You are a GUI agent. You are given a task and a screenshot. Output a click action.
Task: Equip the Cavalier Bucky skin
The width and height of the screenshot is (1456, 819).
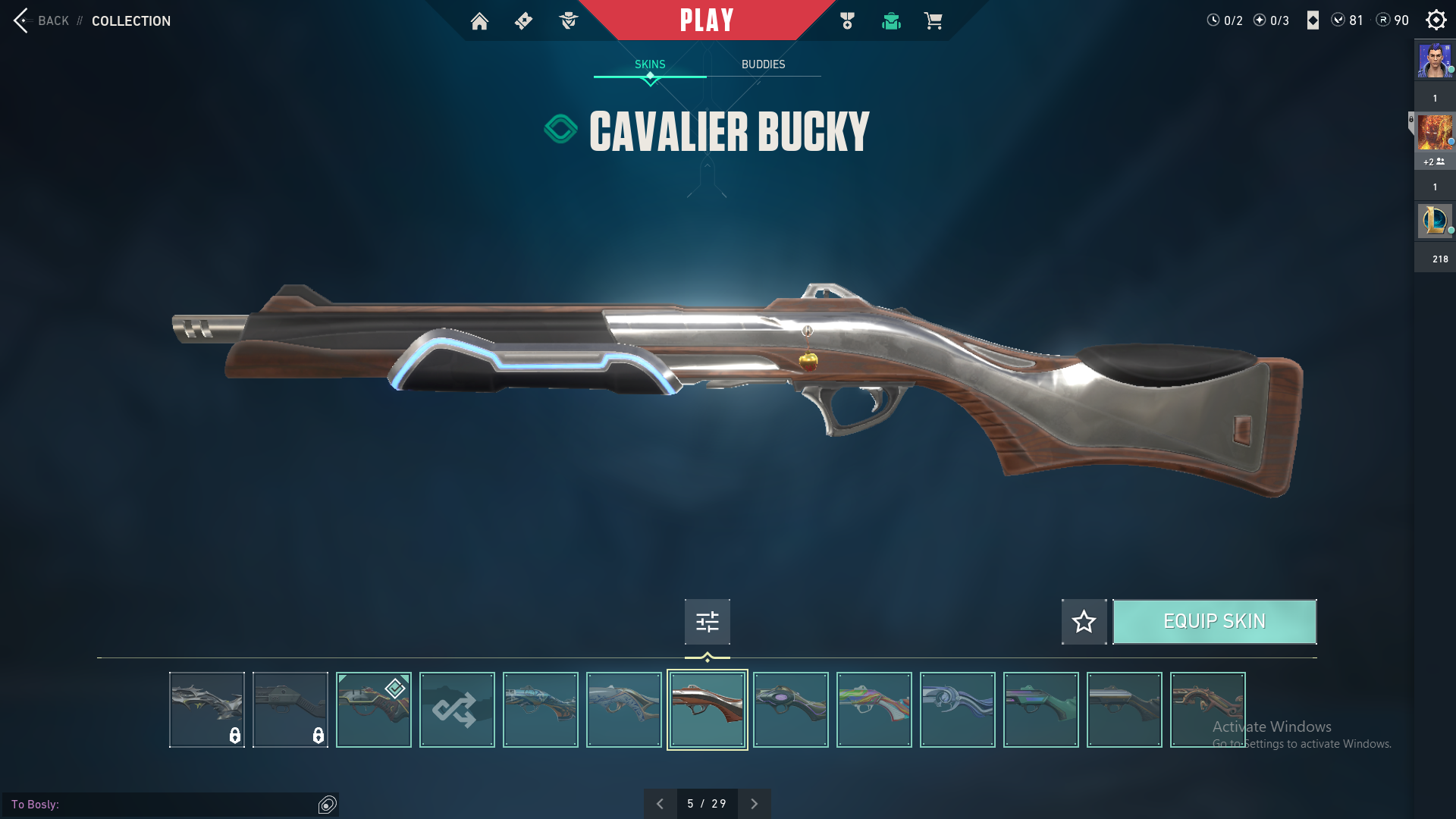click(1214, 622)
